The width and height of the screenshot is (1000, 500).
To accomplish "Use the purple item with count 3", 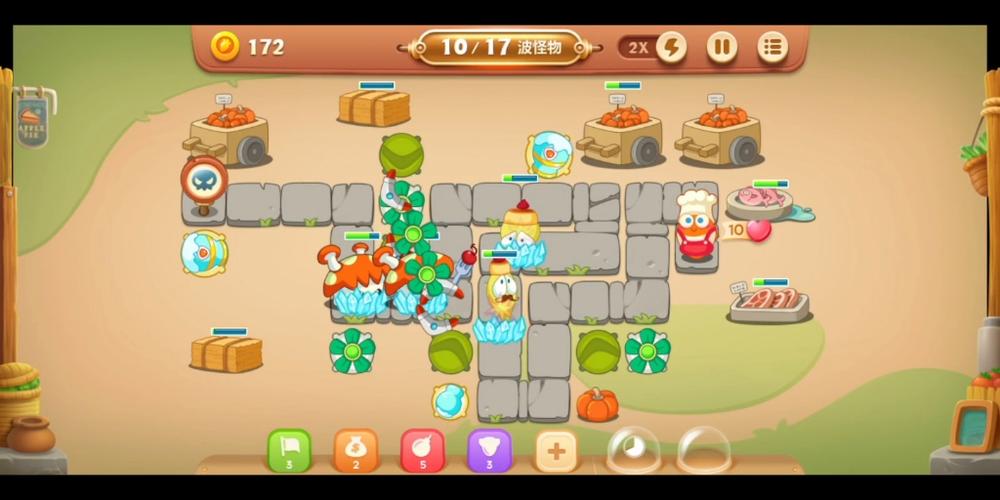I will tap(490, 450).
